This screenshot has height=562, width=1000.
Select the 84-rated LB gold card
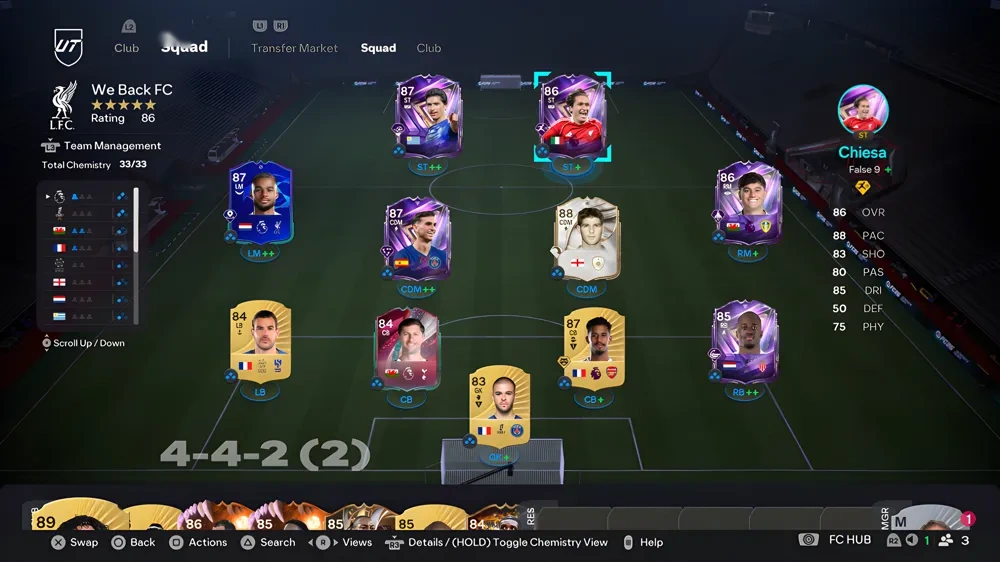point(260,340)
